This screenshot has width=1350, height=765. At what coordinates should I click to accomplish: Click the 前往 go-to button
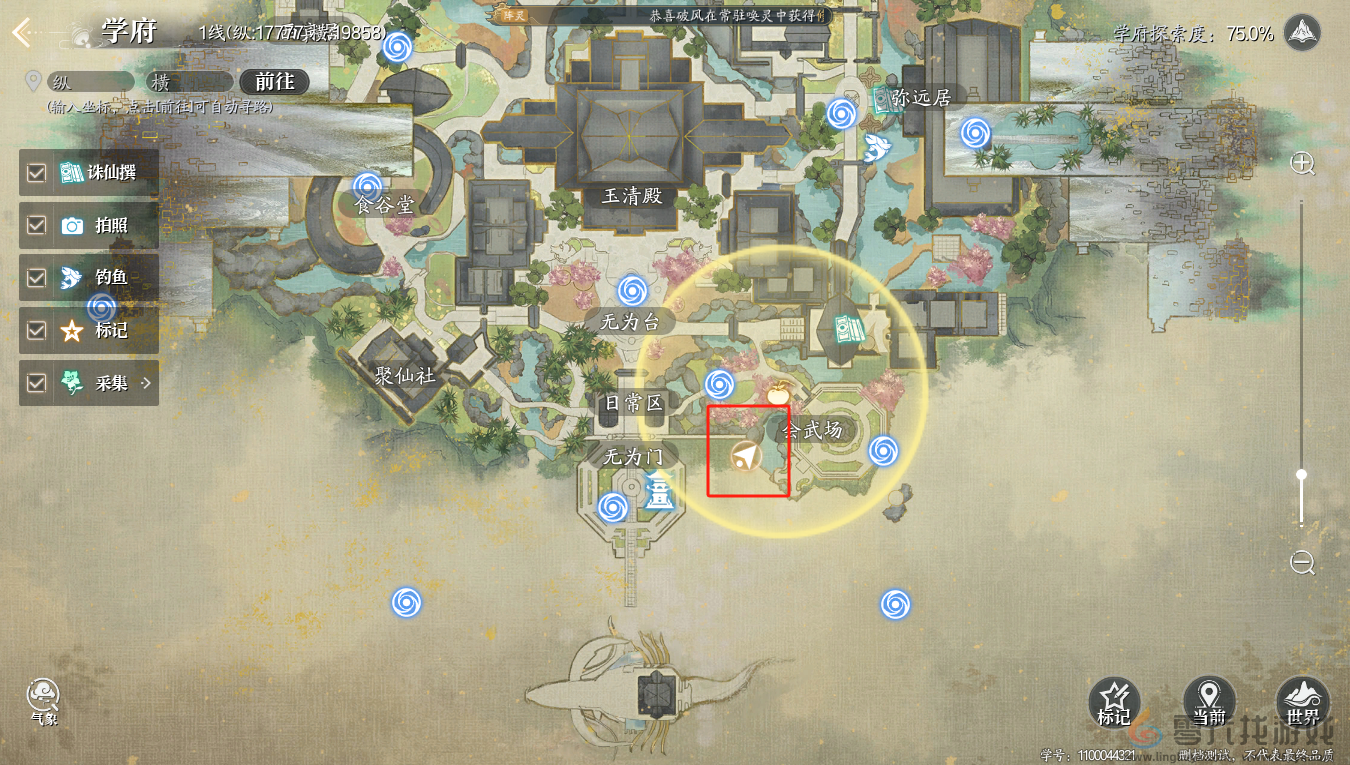point(275,82)
